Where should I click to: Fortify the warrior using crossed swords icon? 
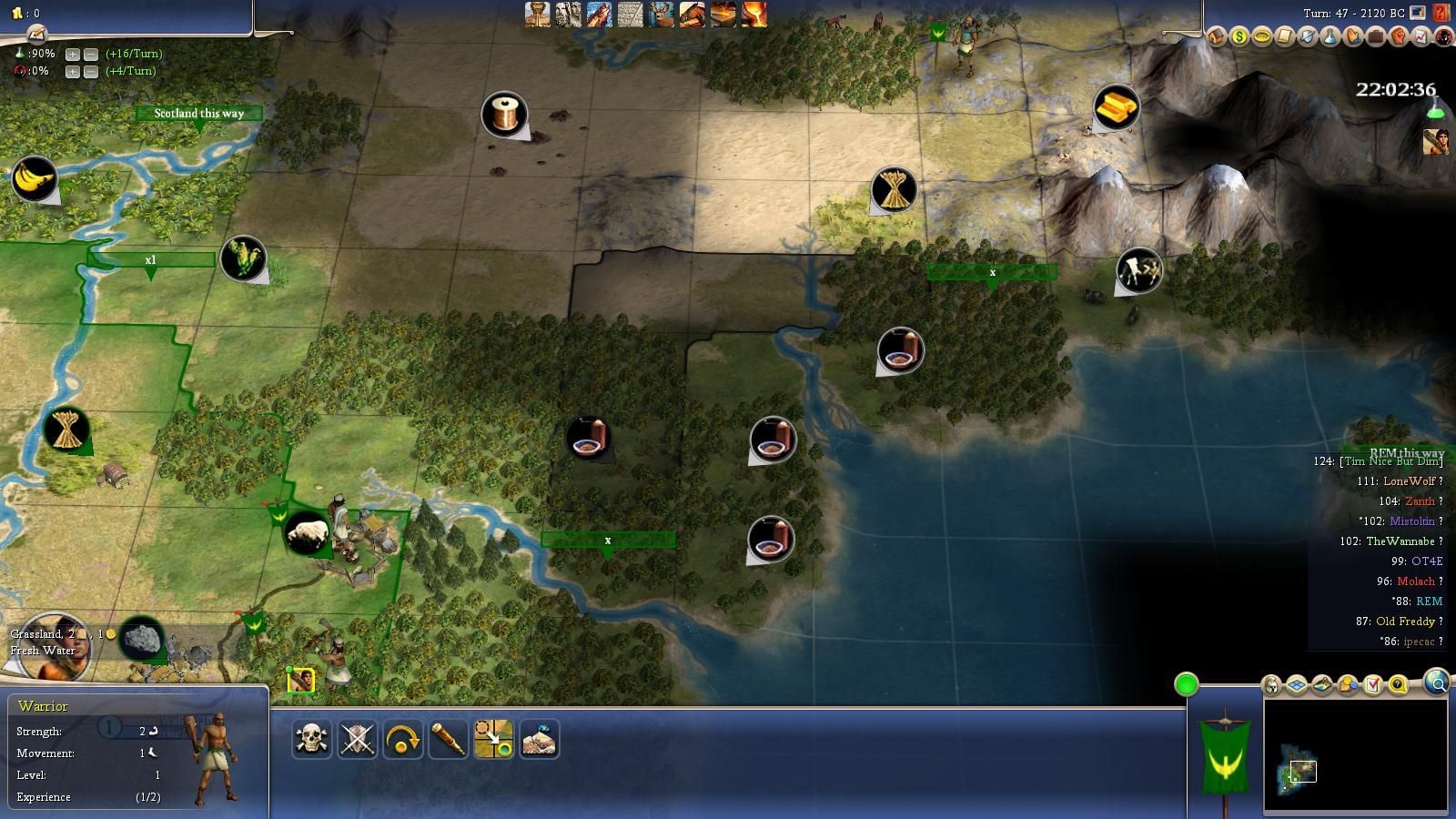358,739
